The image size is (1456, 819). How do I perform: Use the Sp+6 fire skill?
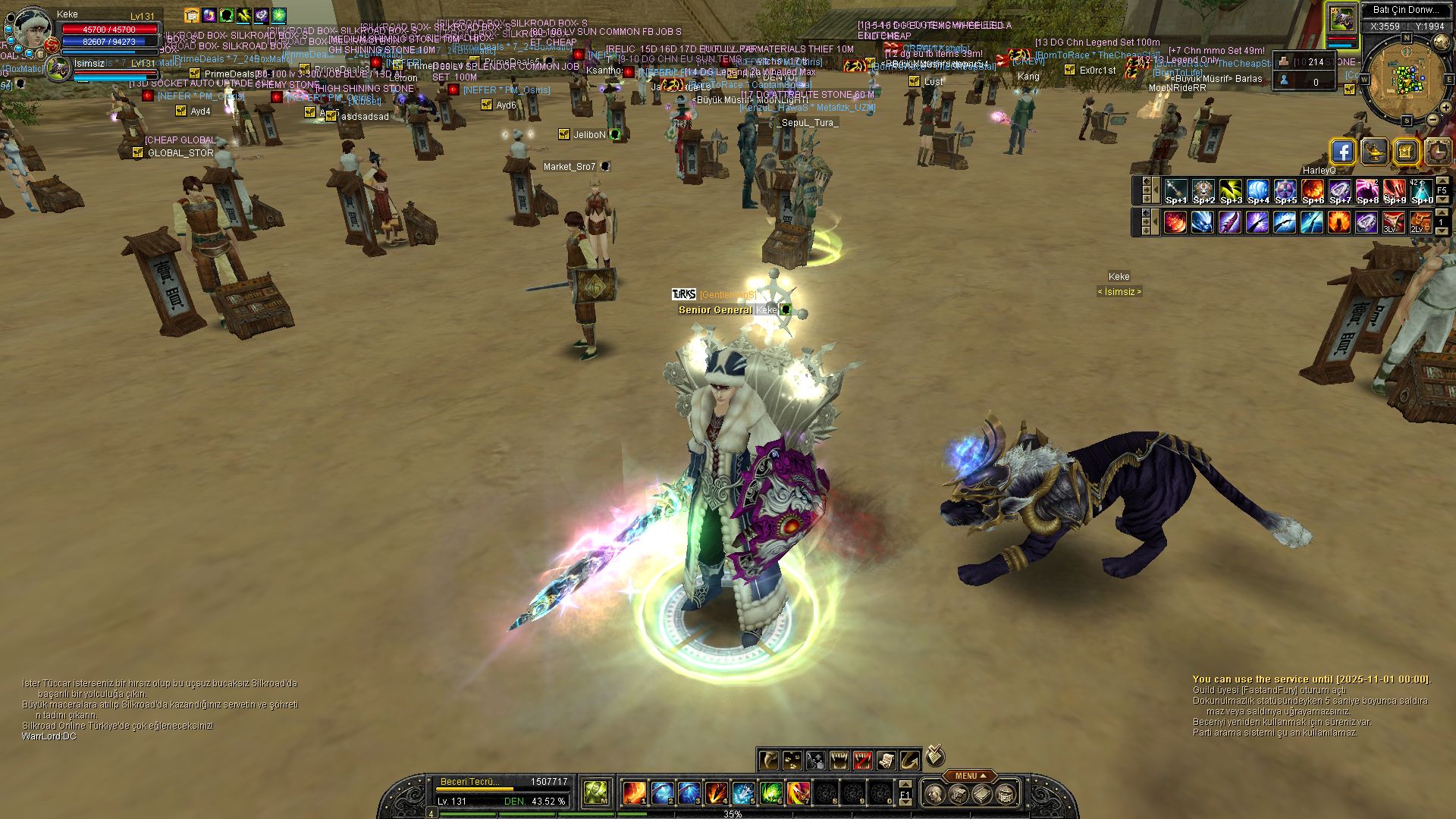(x=1312, y=191)
